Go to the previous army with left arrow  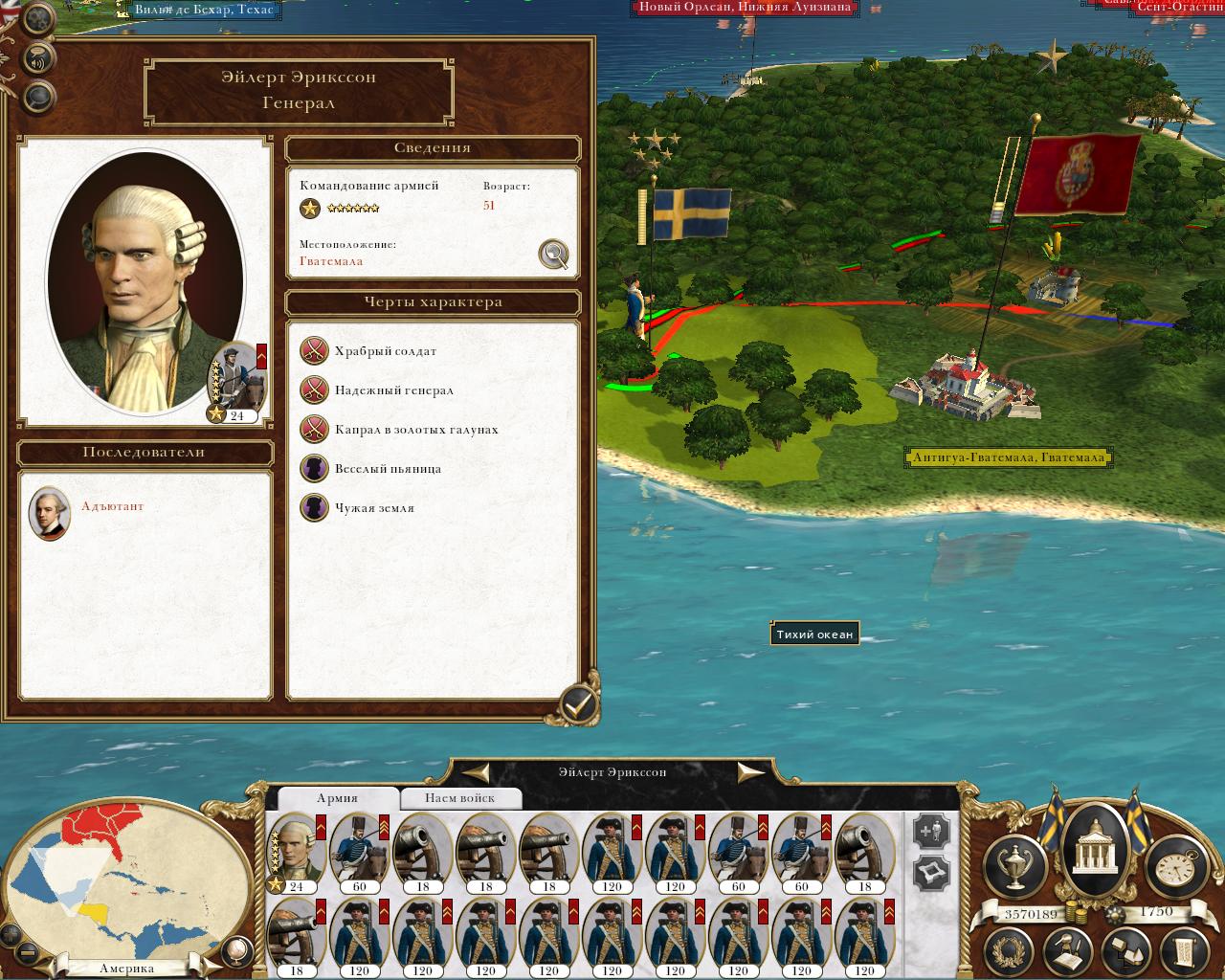pyautogui.click(x=477, y=772)
